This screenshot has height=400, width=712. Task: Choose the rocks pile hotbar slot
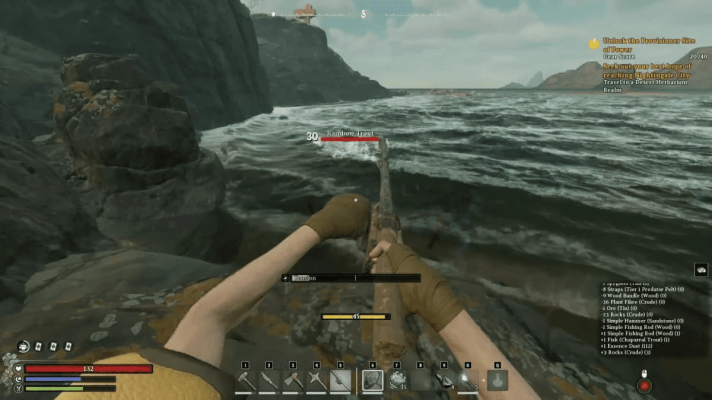point(397,381)
